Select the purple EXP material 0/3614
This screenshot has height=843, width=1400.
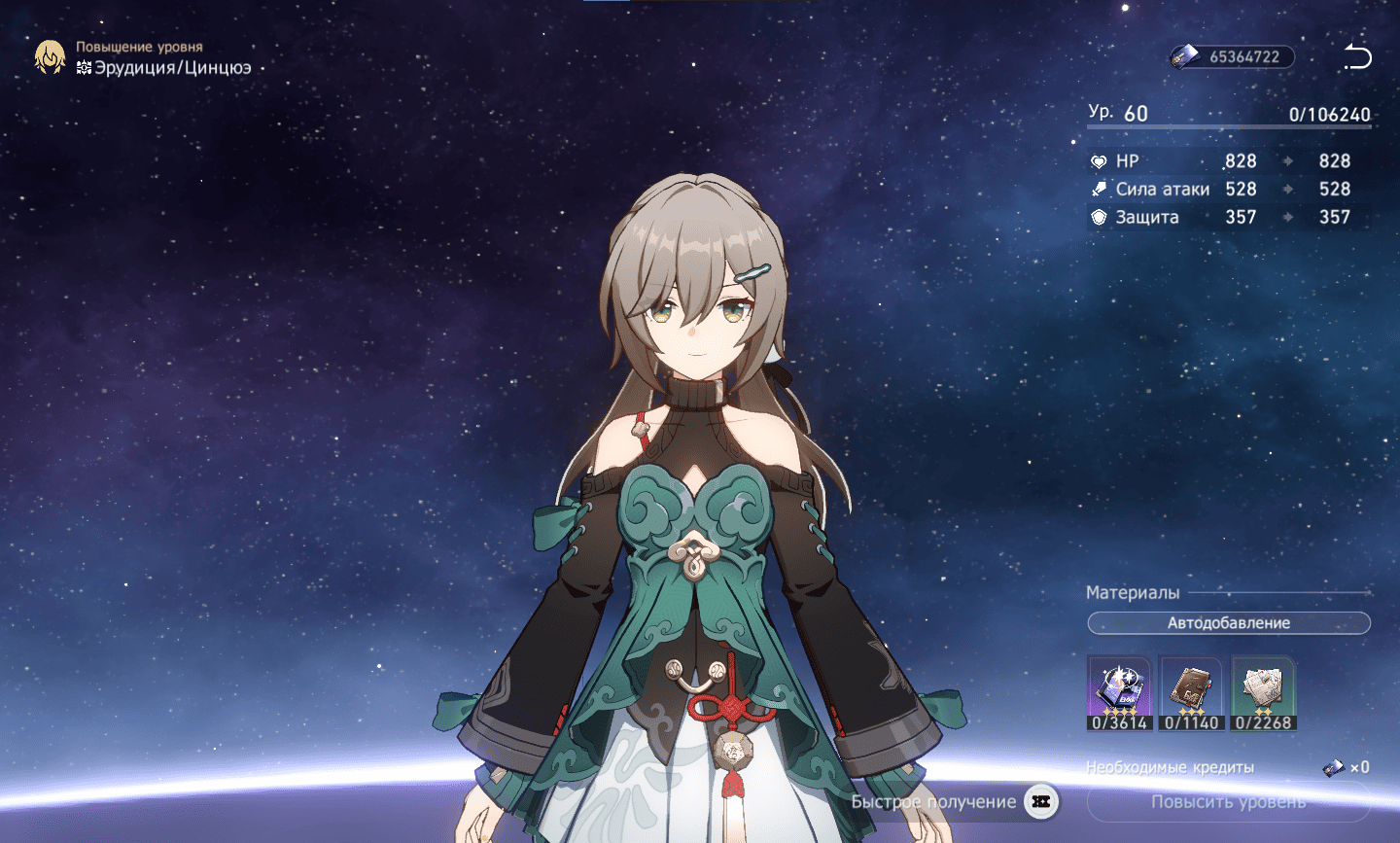tap(1119, 692)
